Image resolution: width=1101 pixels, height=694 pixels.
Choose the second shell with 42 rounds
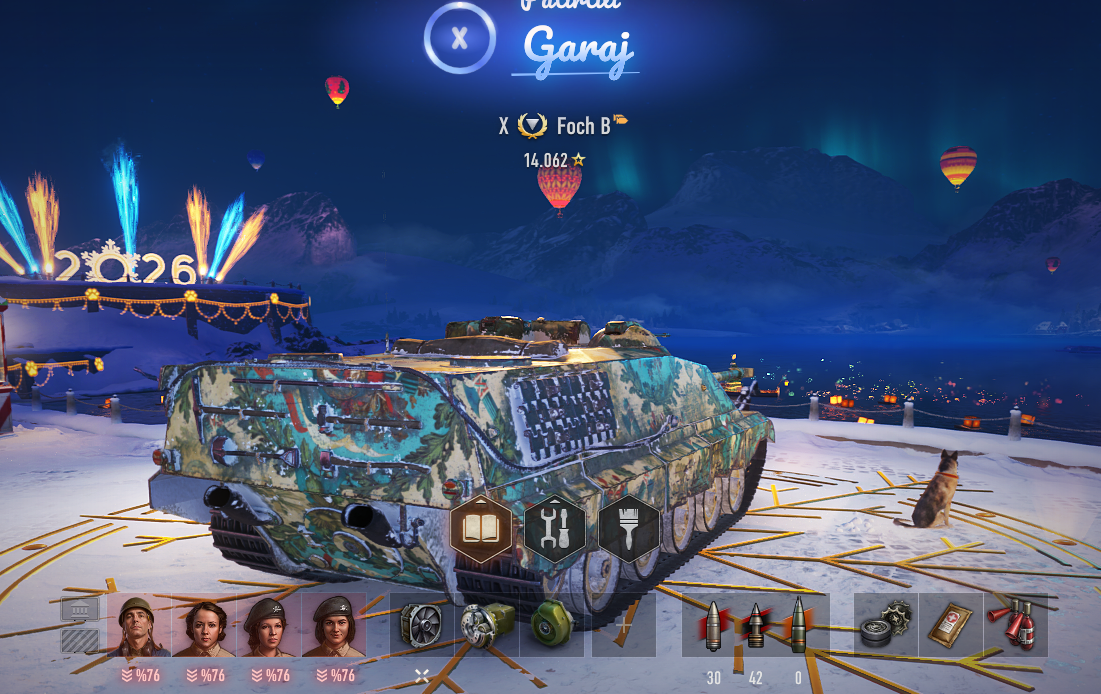pyautogui.click(x=755, y=626)
